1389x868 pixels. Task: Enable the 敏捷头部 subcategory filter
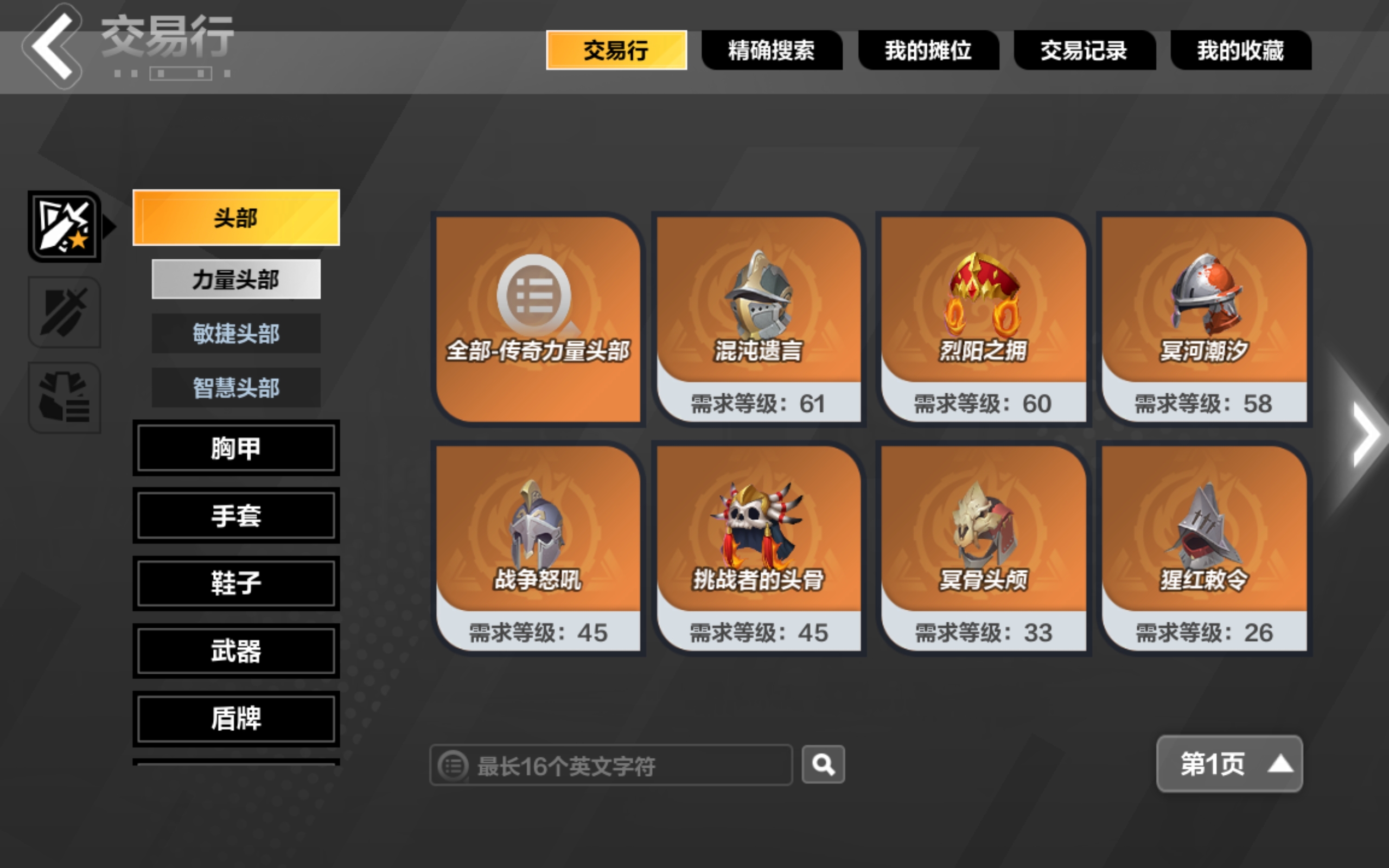pyautogui.click(x=235, y=334)
